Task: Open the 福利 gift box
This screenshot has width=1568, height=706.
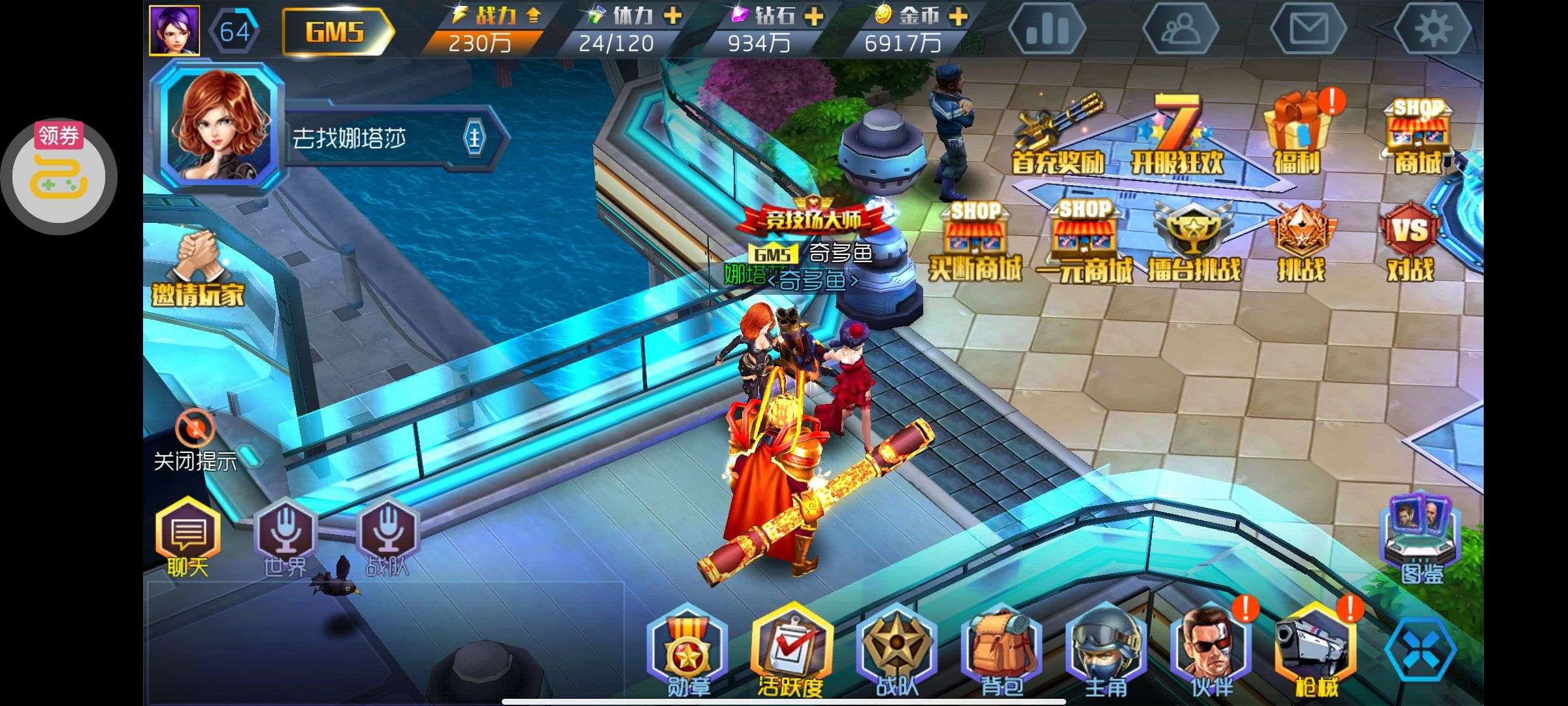Action: coord(1296,134)
